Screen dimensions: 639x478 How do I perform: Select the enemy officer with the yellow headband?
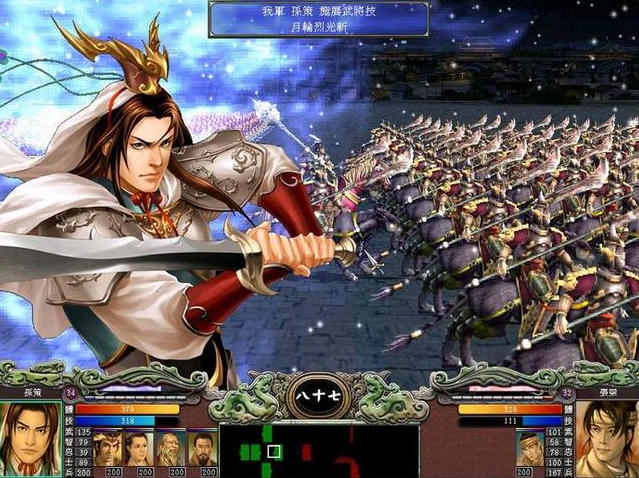[530, 447]
